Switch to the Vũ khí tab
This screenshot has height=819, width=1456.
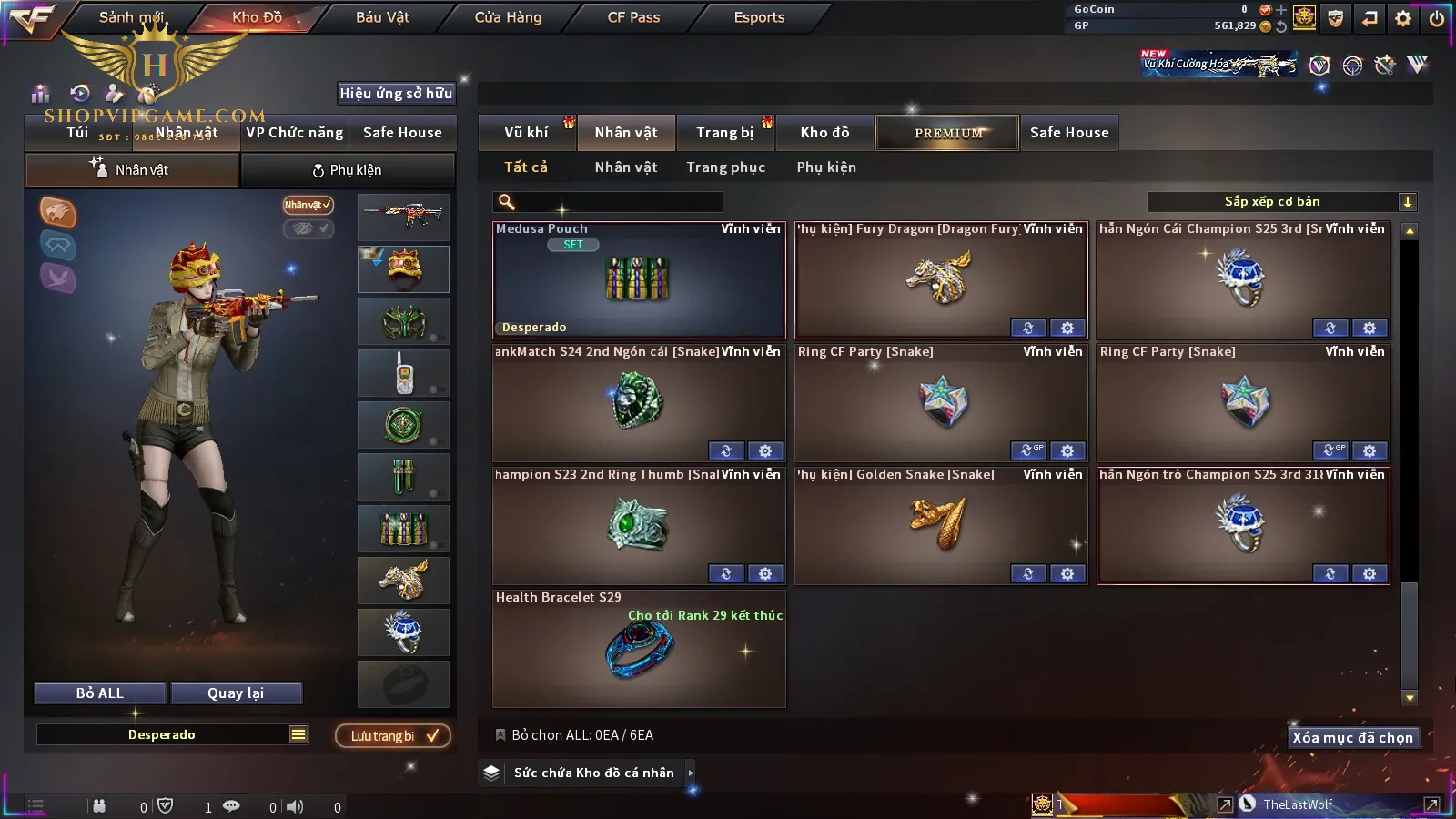[x=526, y=133]
